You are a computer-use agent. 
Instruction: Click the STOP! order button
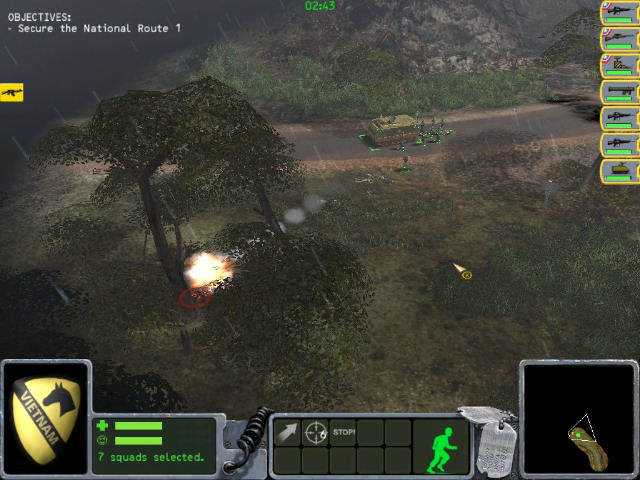pyautogui.click(x=344, y=432)
